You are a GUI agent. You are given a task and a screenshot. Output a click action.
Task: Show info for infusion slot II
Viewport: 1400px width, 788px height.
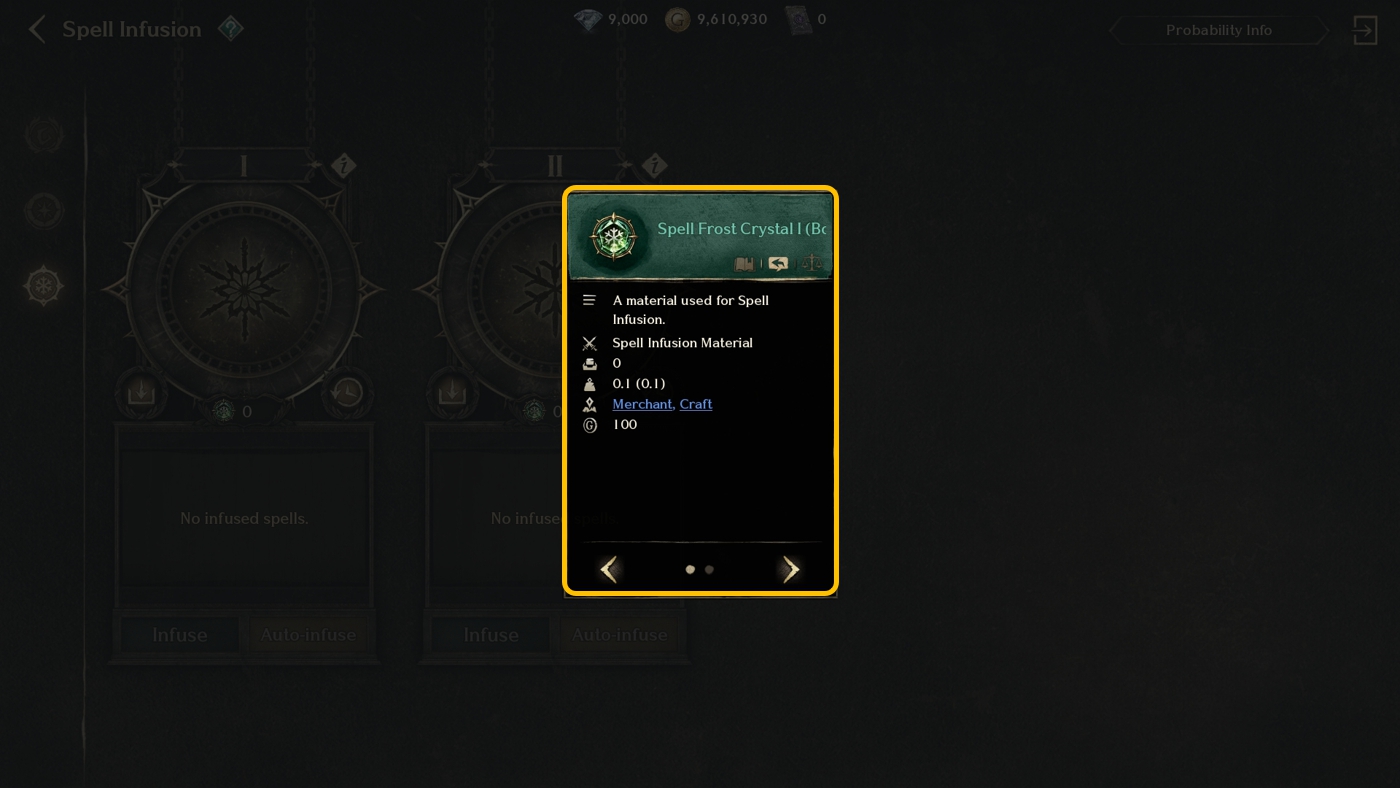coord(654,166)
